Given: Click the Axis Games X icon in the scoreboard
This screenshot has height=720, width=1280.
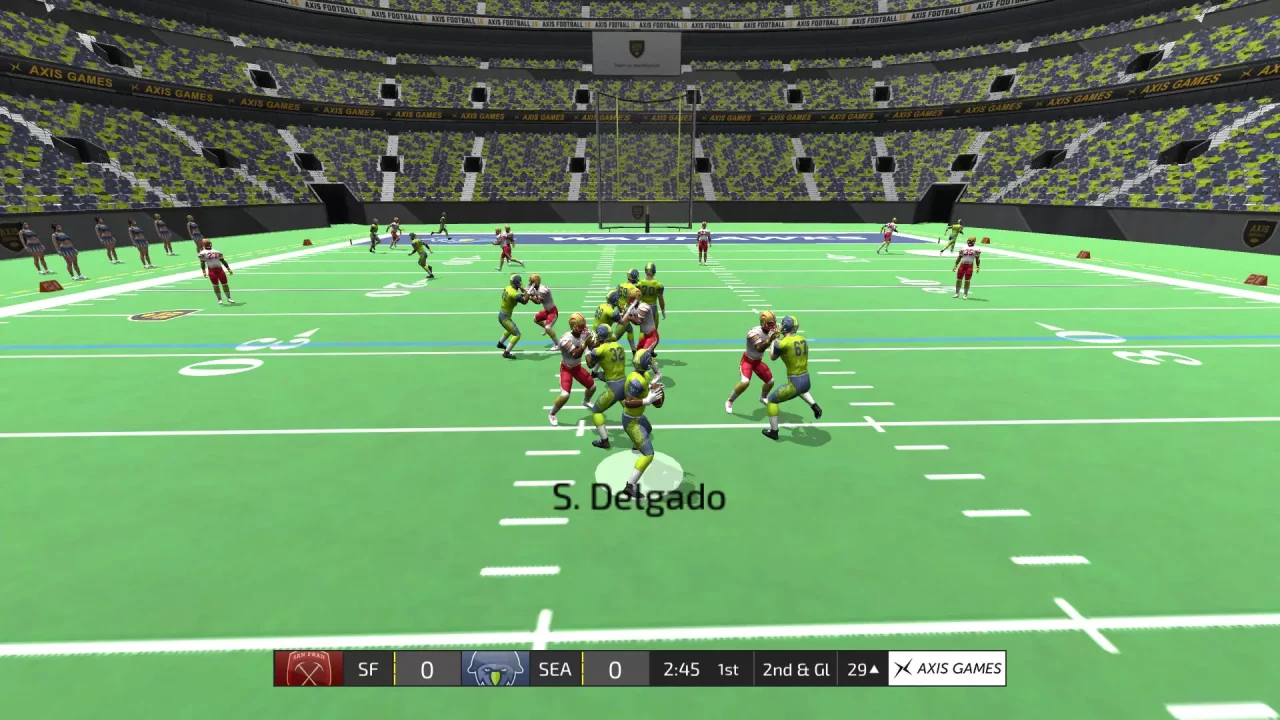Looking at the screenshot, I should click(903, 669).
